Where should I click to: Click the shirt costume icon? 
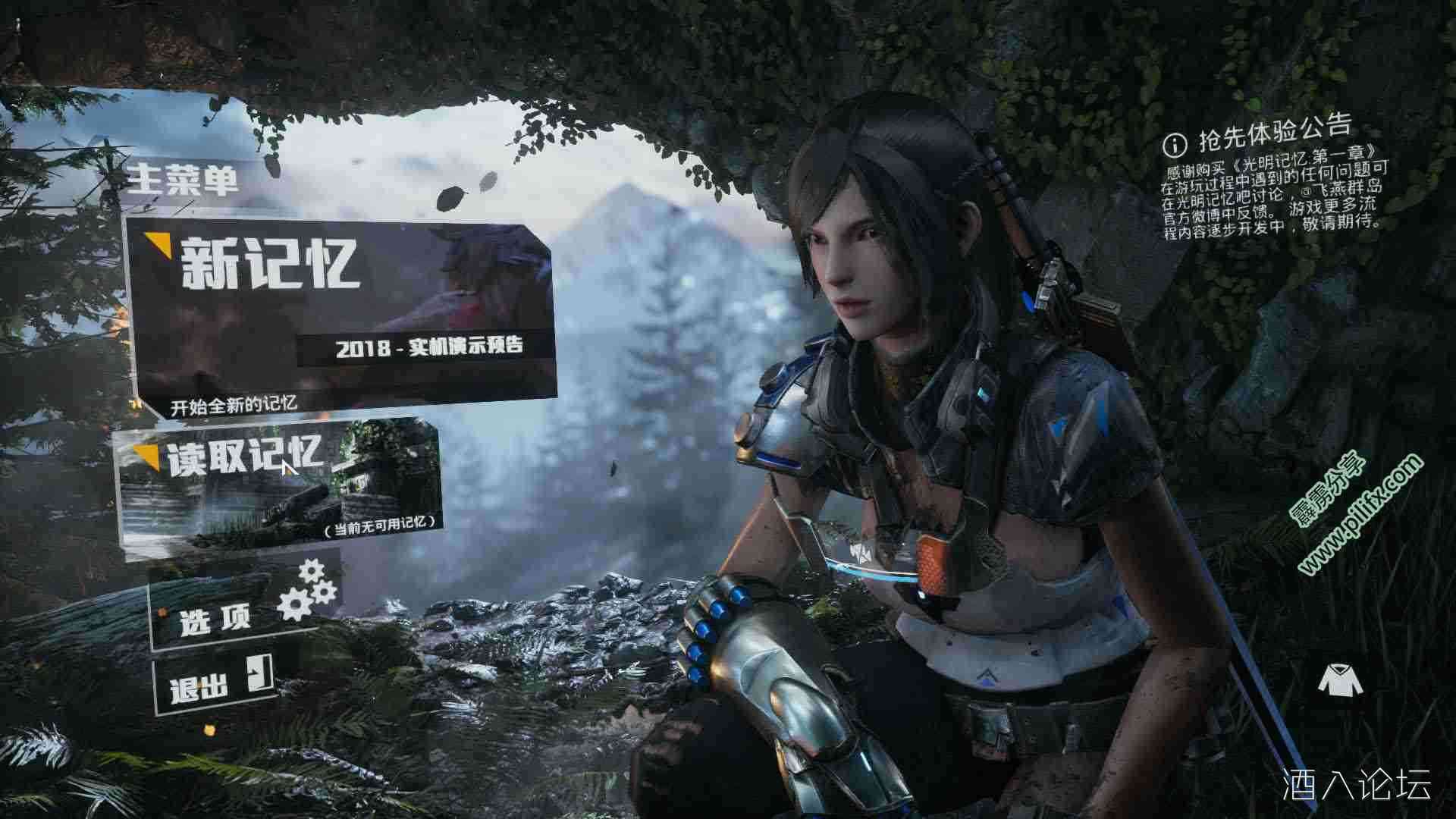pyautogui.click(x=1339, y=680)
